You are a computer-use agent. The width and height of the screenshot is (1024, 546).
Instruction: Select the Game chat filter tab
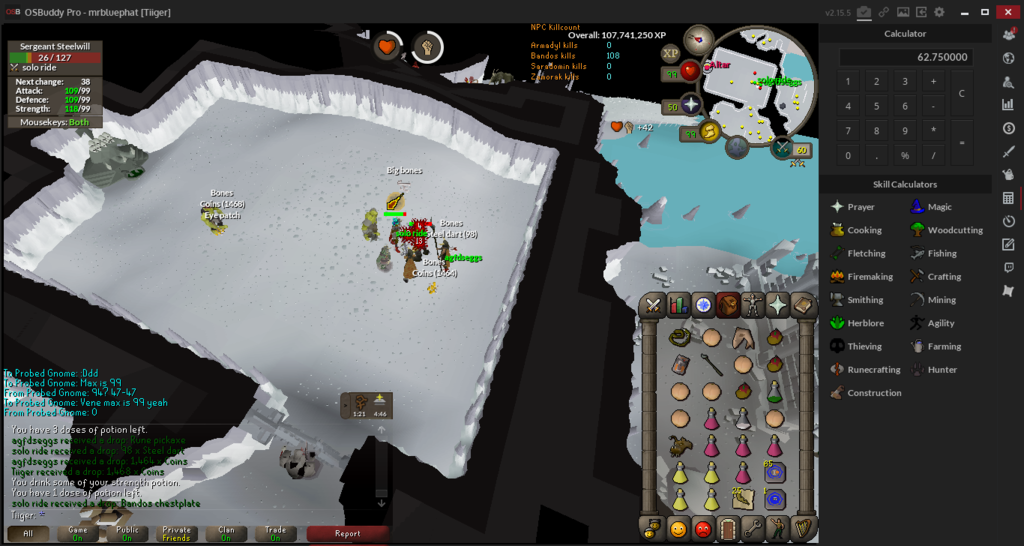[x=78, y=533]
